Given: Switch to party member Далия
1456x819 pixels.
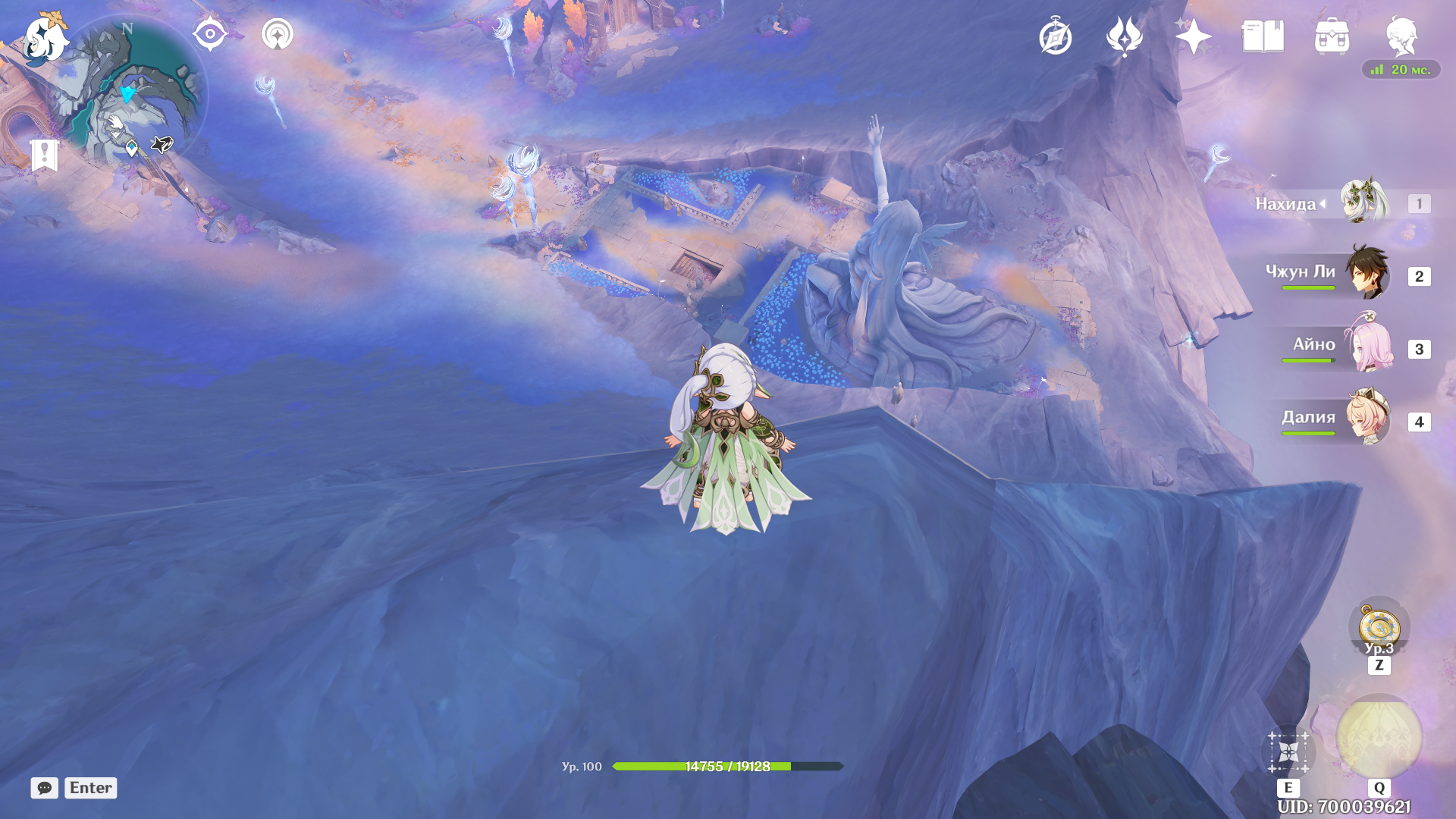Looking at the screenshot, I should click(1368, 418).
